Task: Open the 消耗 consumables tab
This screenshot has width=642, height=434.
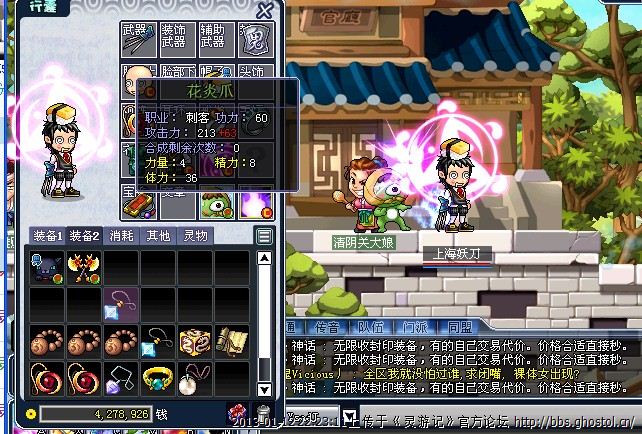Action: pyautogui.click(x=121, y=236)
